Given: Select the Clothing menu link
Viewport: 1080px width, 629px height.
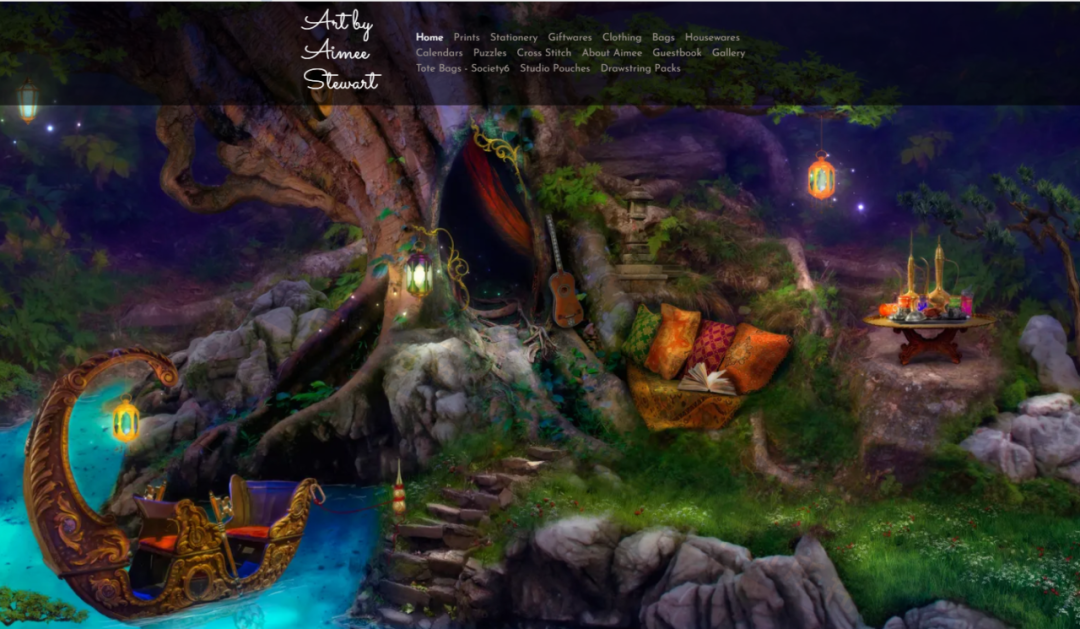Looking at the screenshot, I should pyautogui.click(x=621, y=38).
